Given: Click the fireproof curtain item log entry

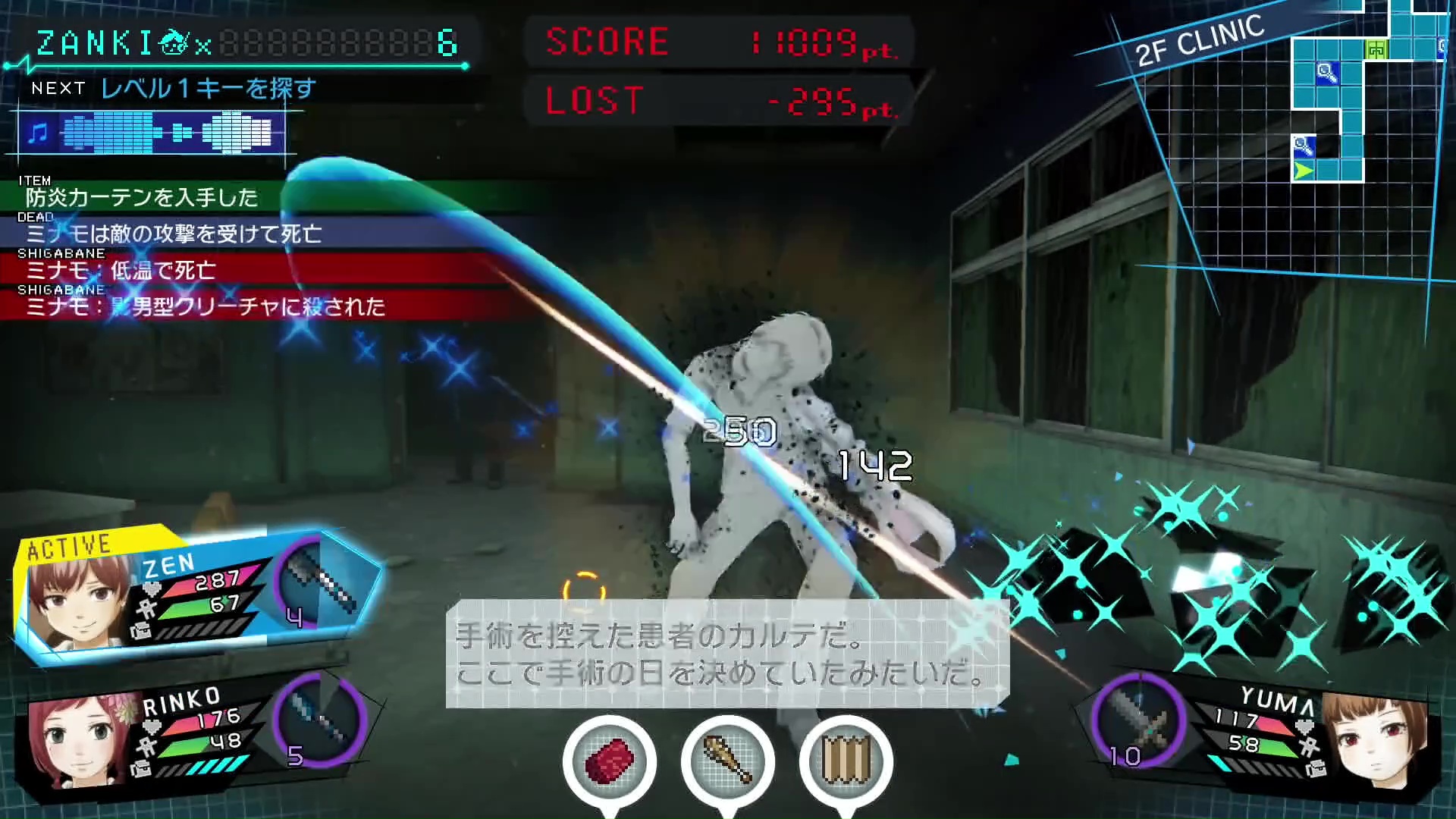Looking at the screenshot, I should [142, 197].
